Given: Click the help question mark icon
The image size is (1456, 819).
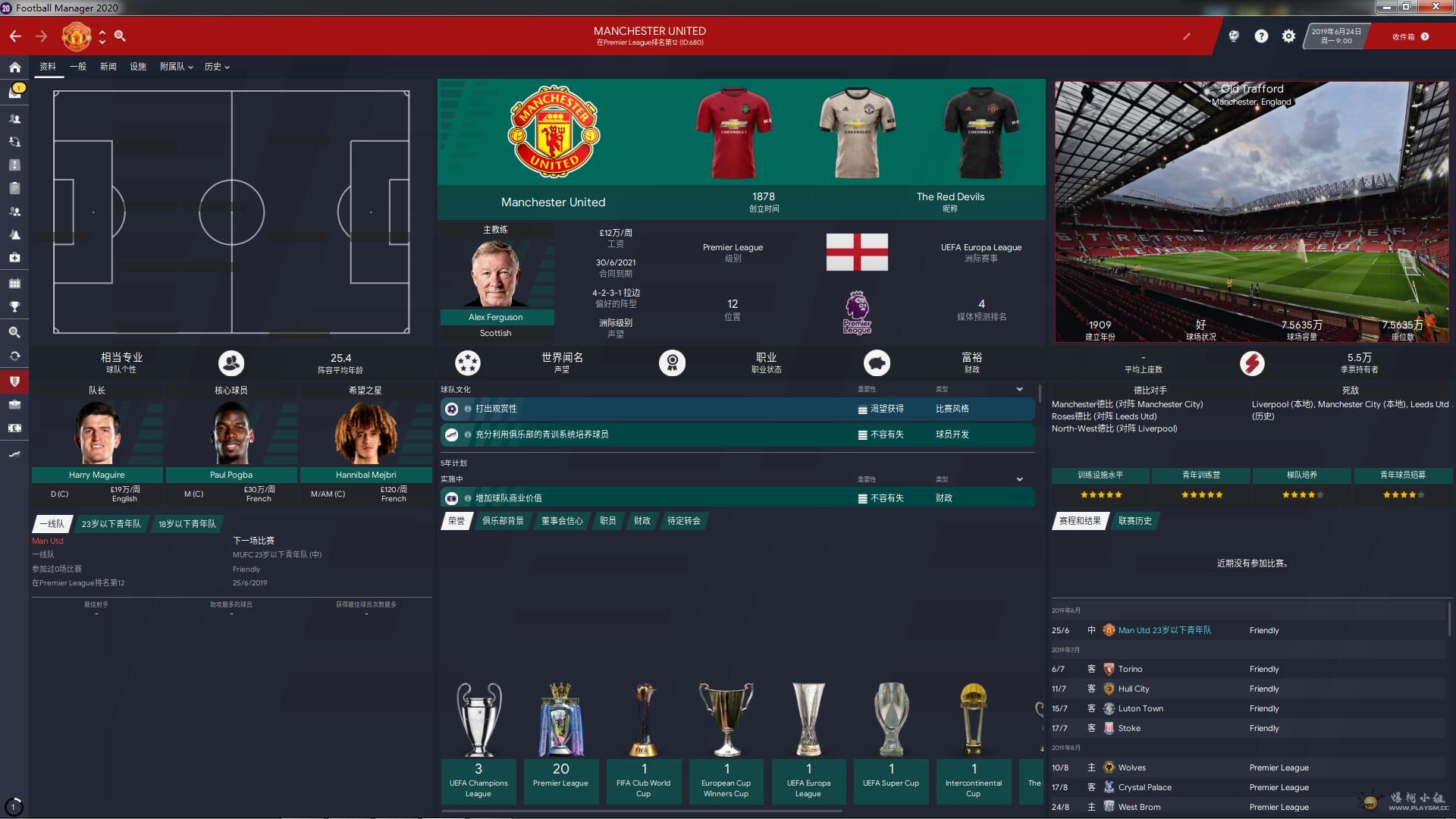Looking at the screenshot, I should 1261,36.
